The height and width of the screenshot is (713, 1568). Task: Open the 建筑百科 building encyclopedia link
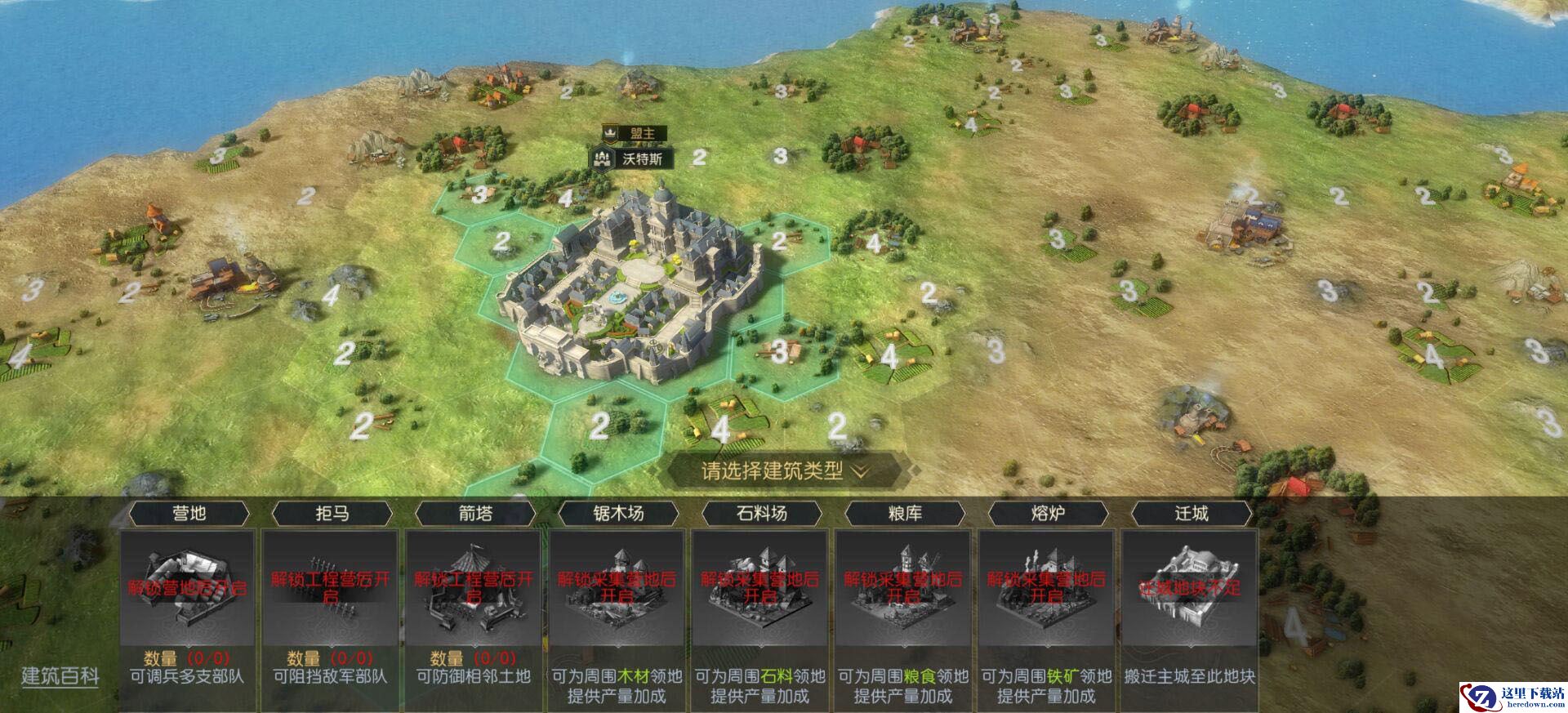[x=60, y=676]
